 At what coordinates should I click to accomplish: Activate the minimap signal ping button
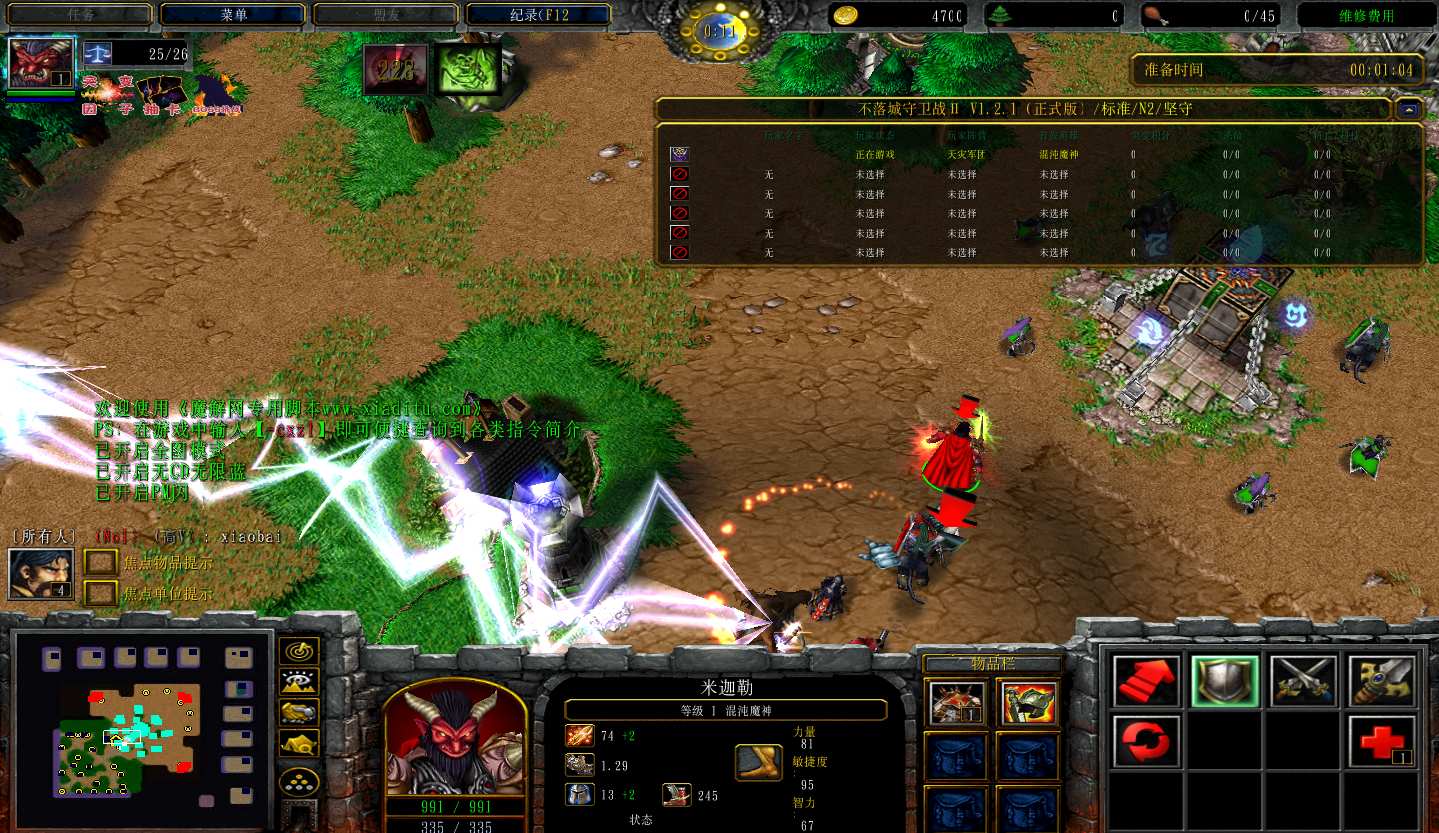pyautogui.click(x=298, y=651)
